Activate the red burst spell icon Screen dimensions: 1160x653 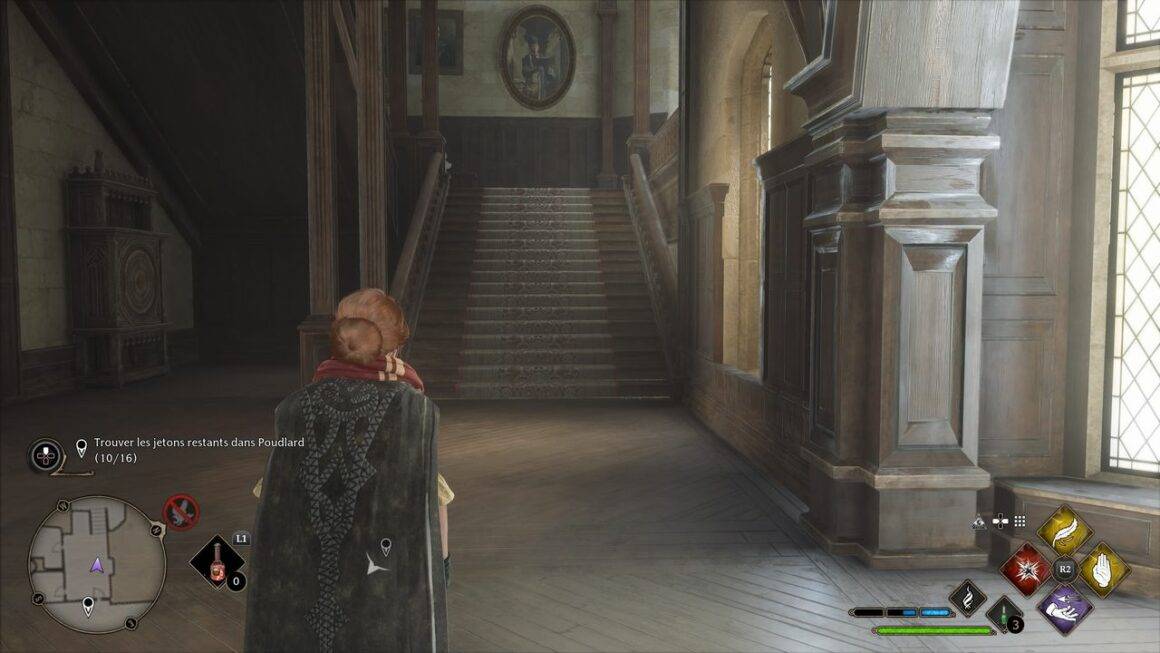[1025, 569]
